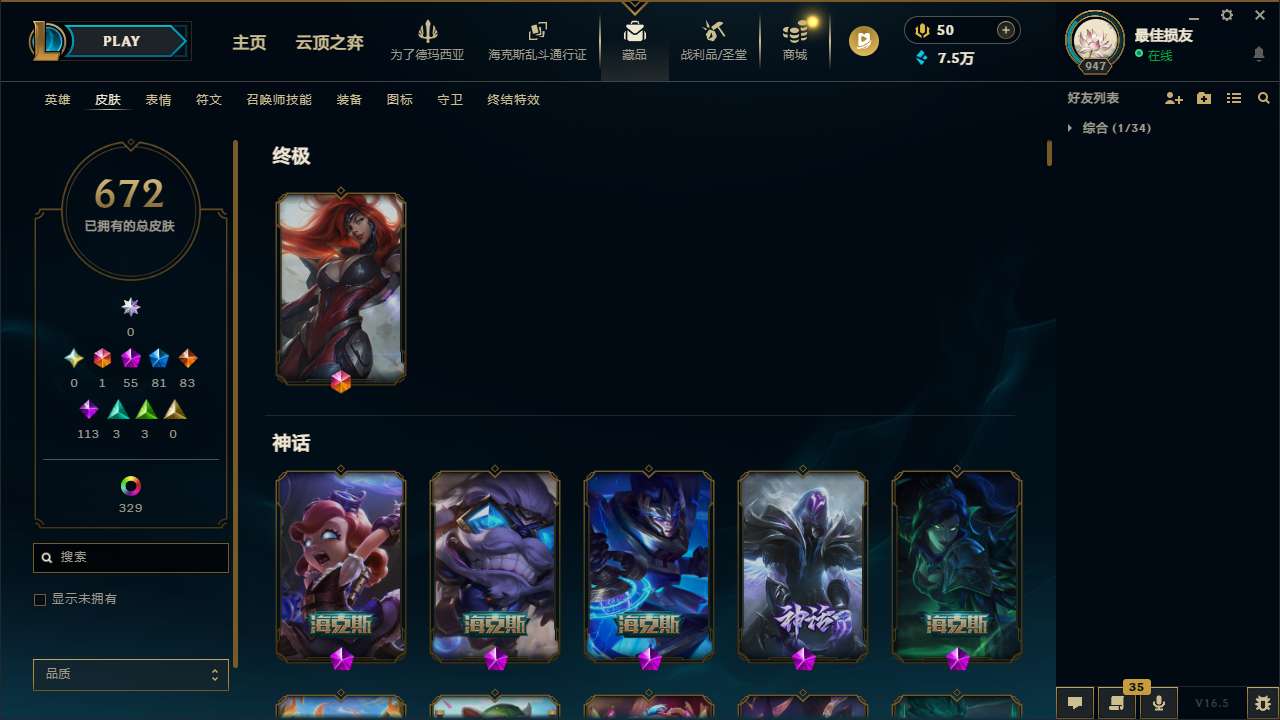The image size is (1280, 720).
Task: Click the chroma color wheel showing 329
Action: (x=130, y=483)
